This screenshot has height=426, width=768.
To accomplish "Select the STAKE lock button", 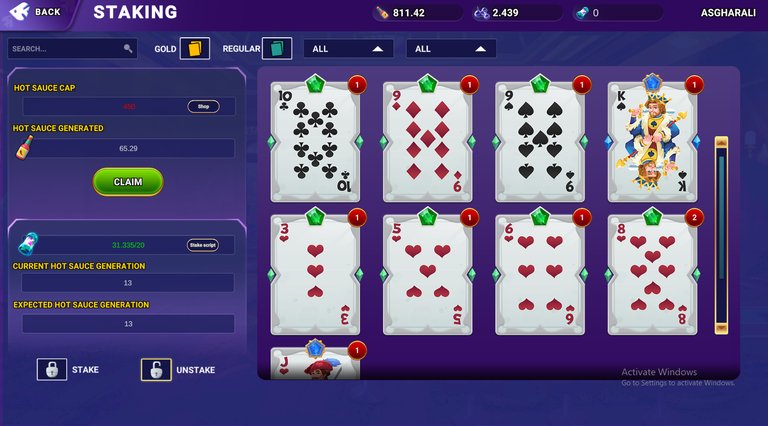I will click(52, 369).
